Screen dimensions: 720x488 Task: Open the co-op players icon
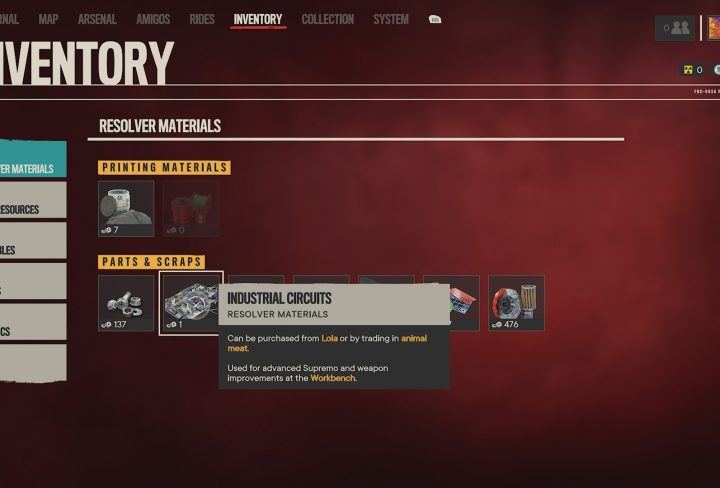point(675,28)
